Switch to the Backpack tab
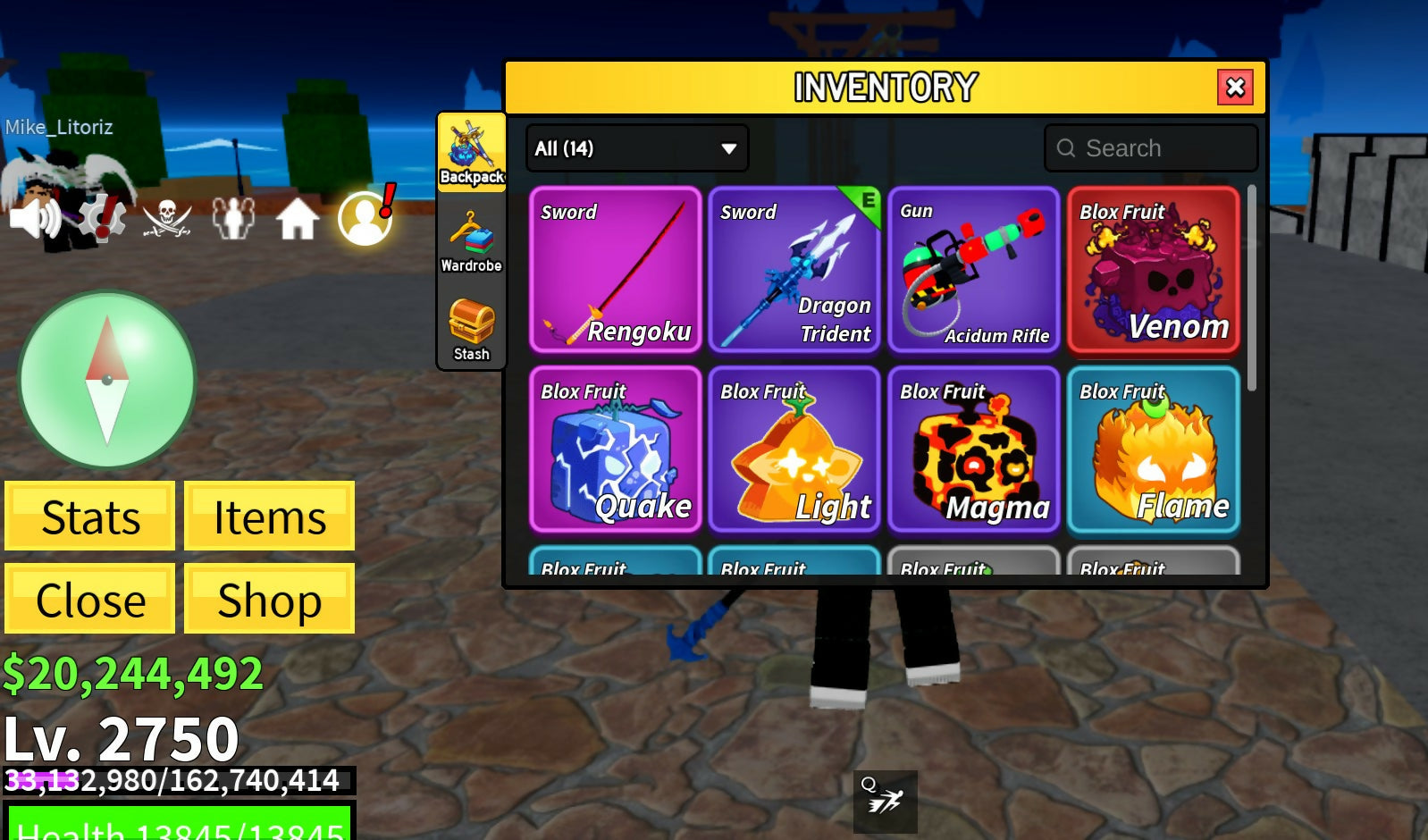This screenshot has width=1428, height=840. pyautogui.click(x=472, y=153)
